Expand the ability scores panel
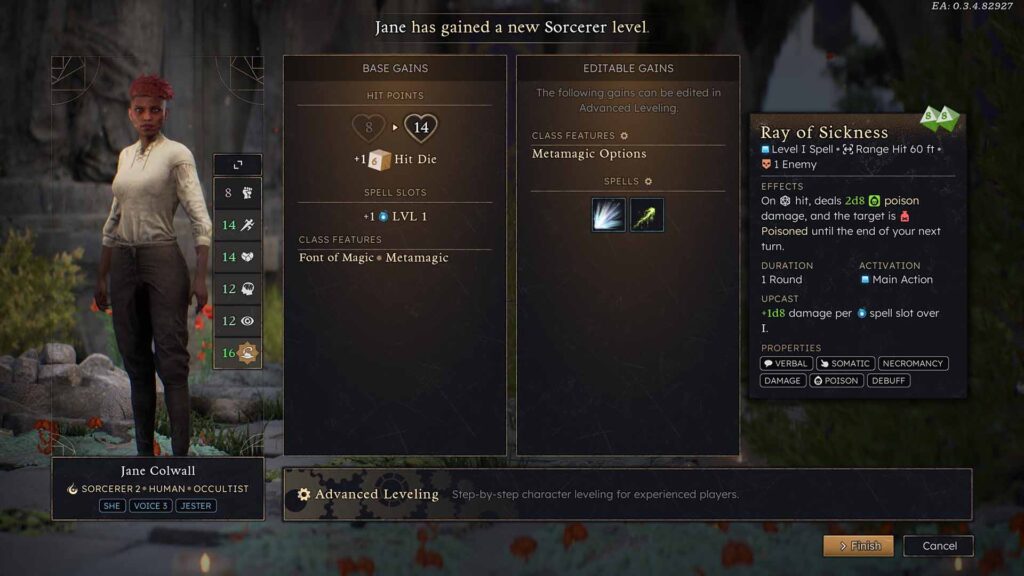The width and height of the screenshot is (1024, 576). click(x=238, y=164)
